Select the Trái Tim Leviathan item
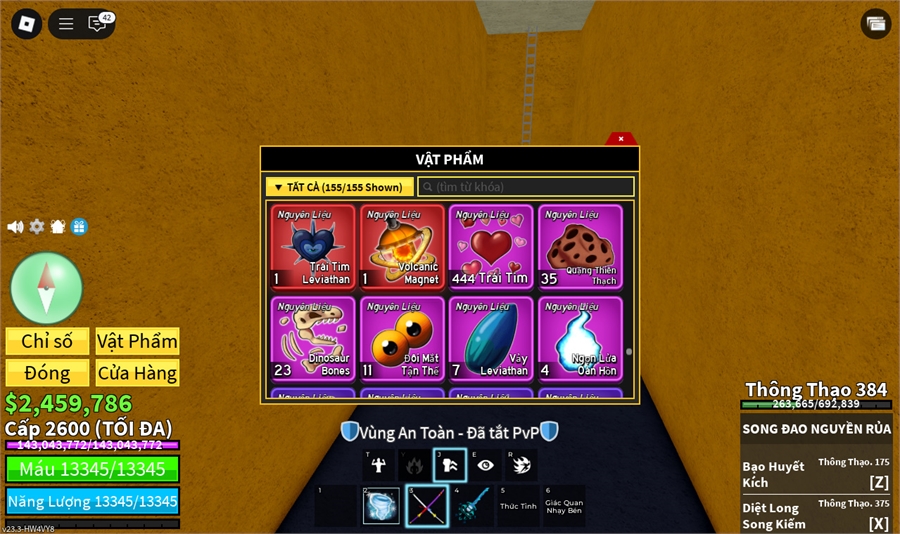Image resolution: width=900 pixels, height=534 pixels. (x=312, y=247)
